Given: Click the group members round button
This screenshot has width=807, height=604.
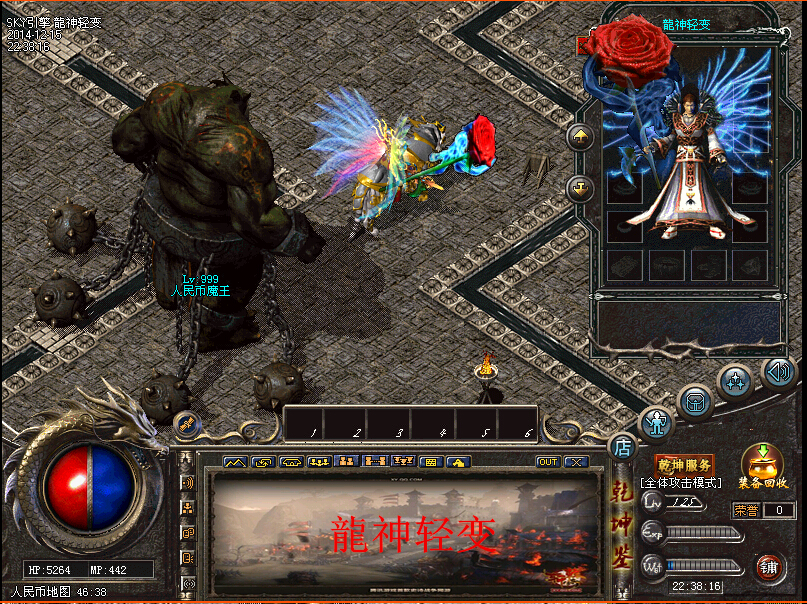Looking at the screenshot, I should click(736, 380).
